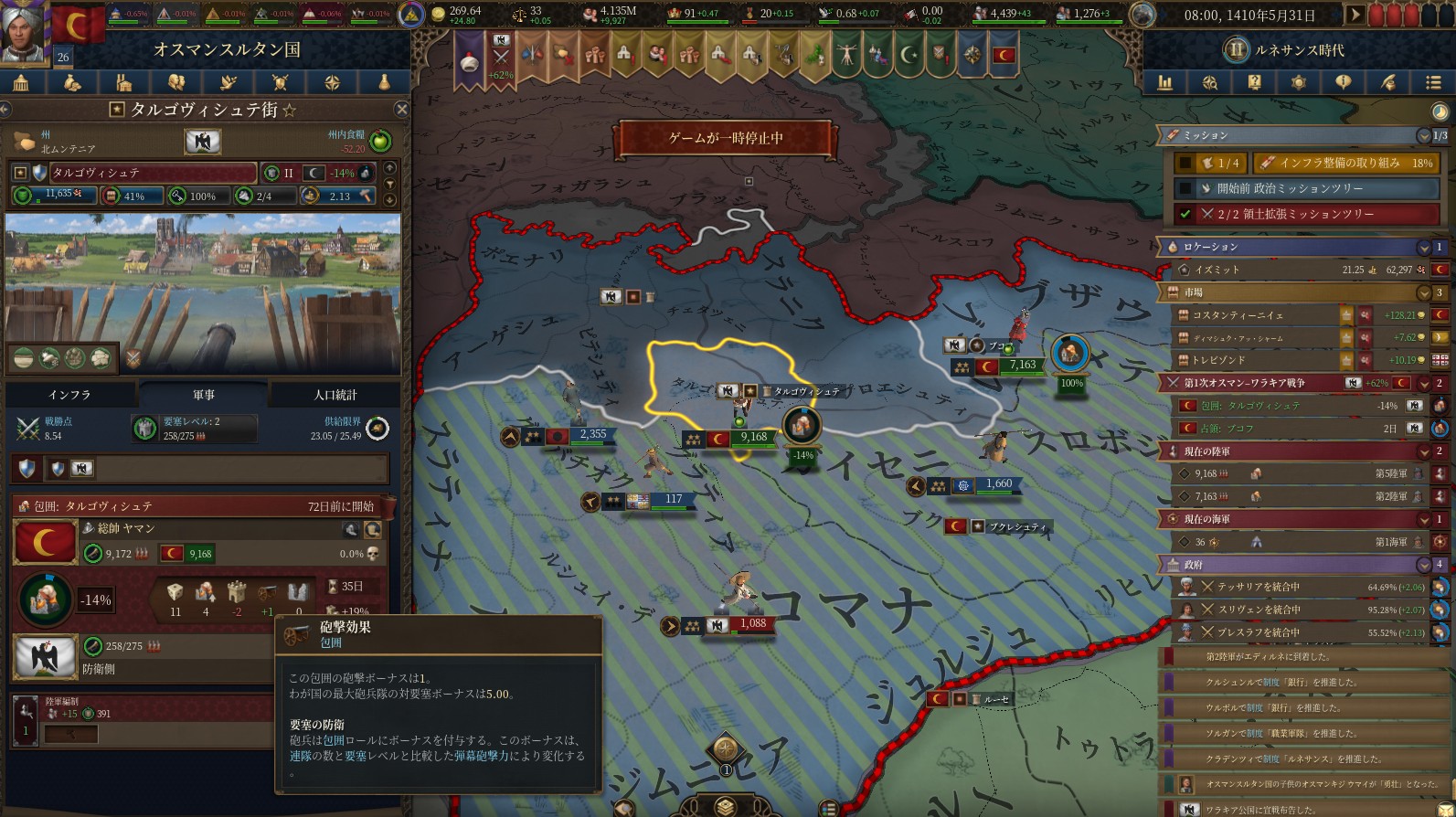Switch to the インフラ tab

[69, 395]
